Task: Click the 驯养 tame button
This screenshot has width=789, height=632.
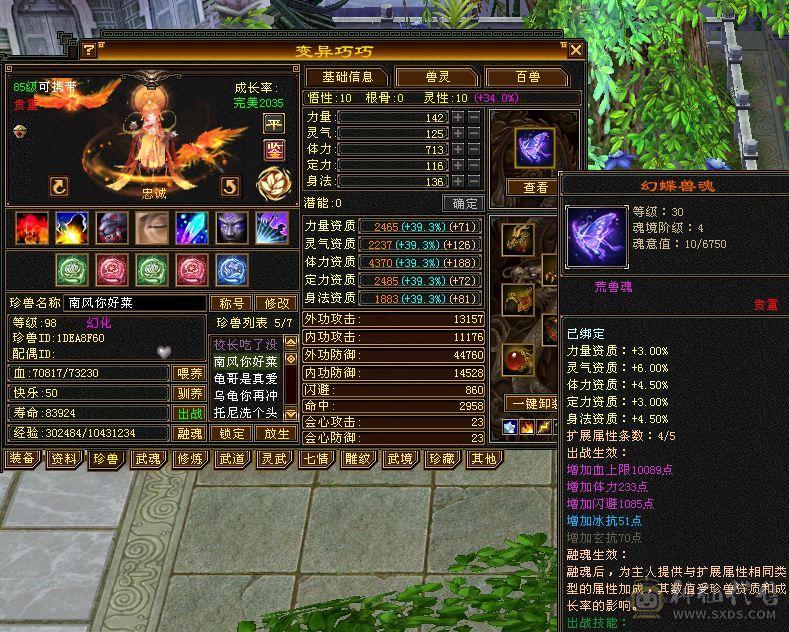Action: (x=190, y=393)
